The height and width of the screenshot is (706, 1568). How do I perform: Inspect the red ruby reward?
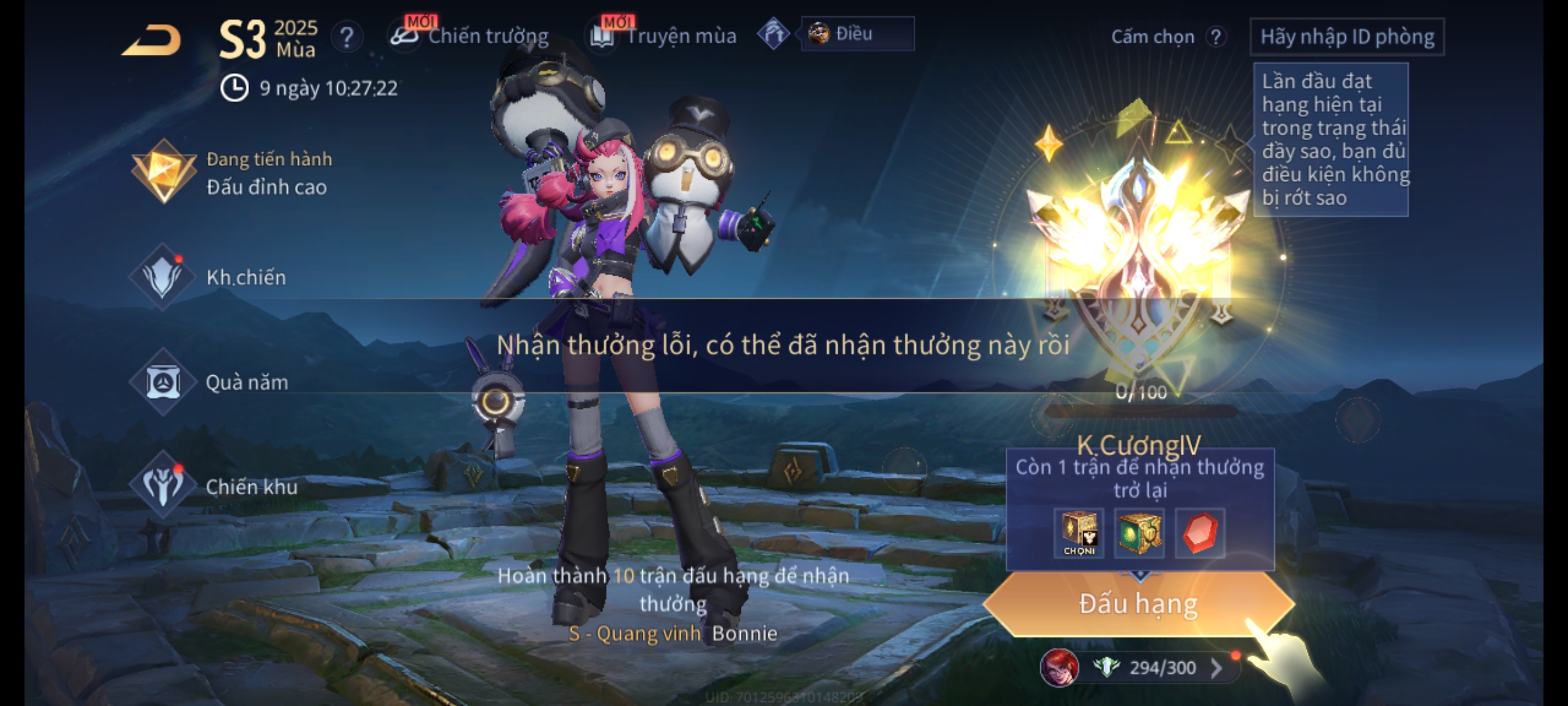1200,533
